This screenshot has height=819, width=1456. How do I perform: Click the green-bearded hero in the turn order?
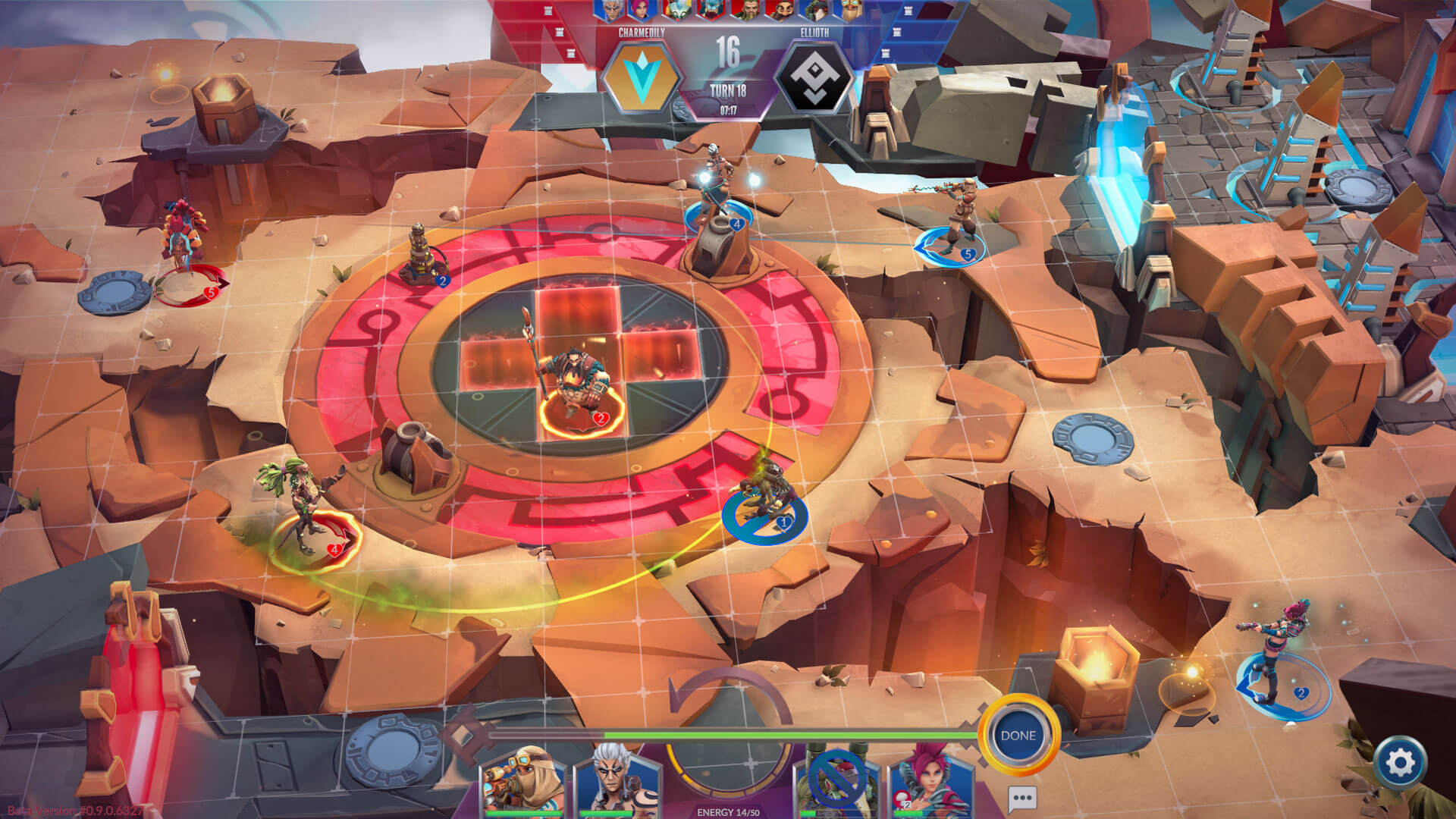coord(745,10)
